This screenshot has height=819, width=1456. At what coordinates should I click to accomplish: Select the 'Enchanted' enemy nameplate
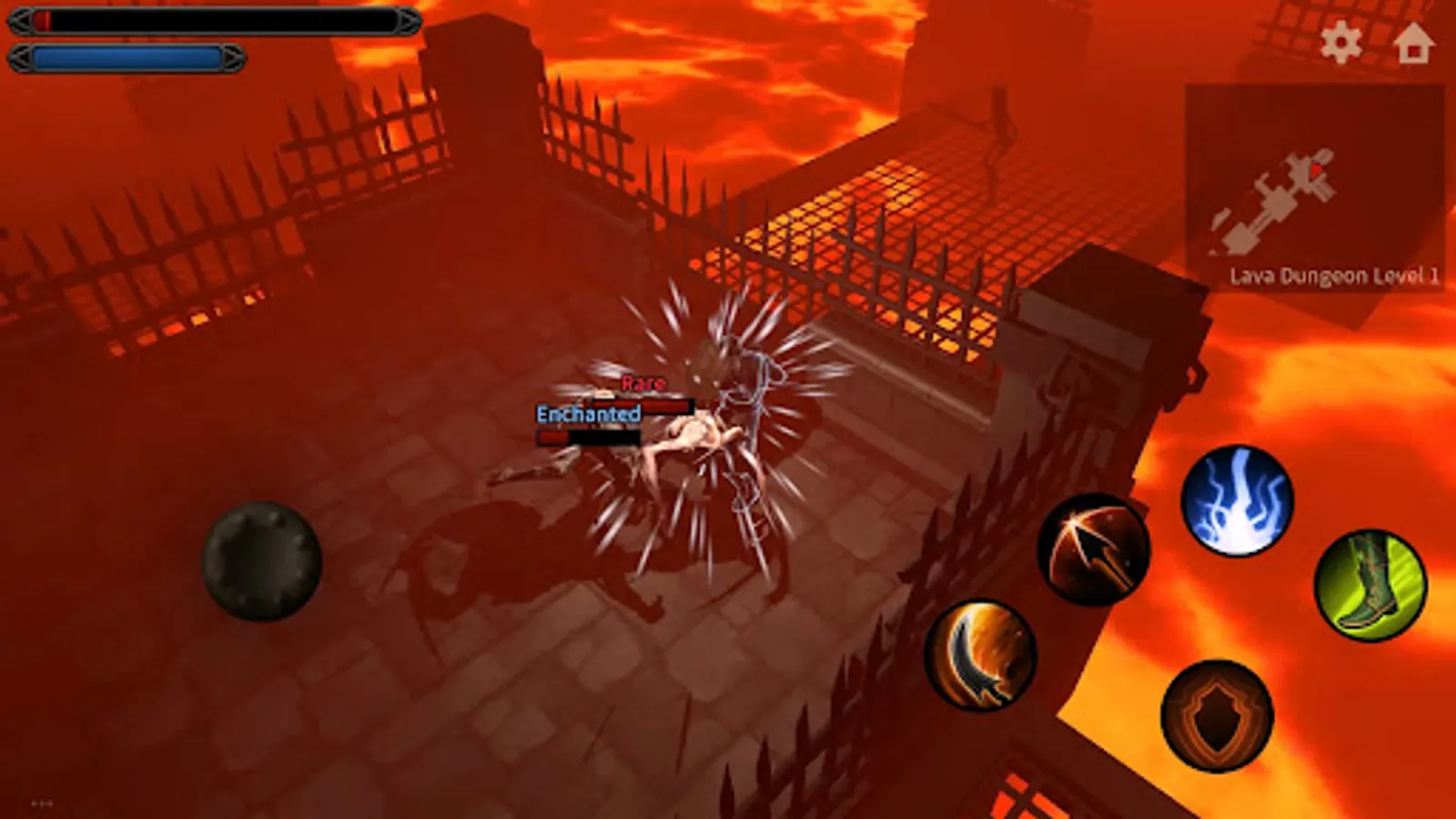pyautogui.click(x=587, y=415)
